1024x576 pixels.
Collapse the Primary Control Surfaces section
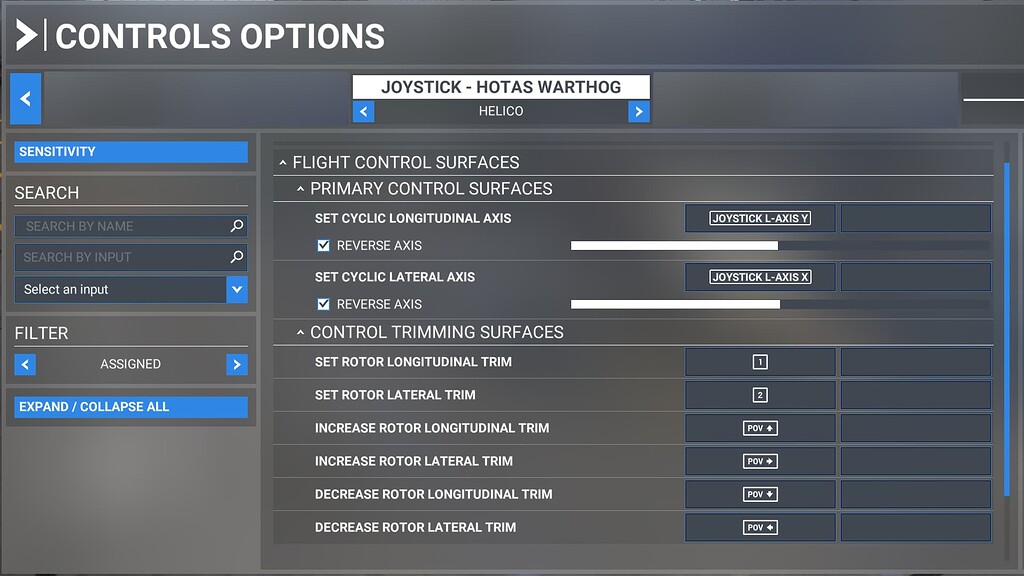pos(300,189)
